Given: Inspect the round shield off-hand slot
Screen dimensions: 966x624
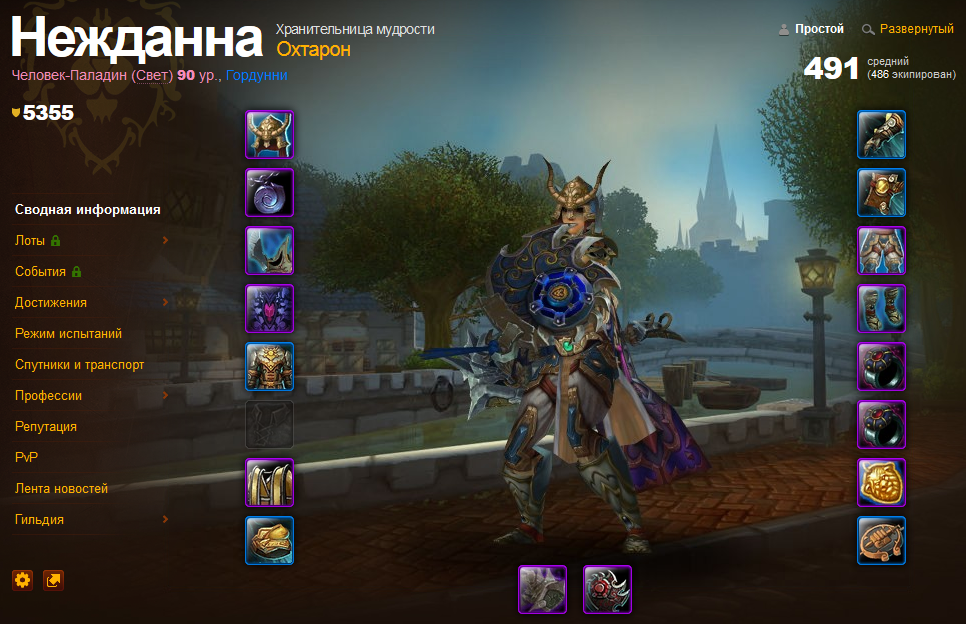Looking at the screenshot, I should (608, 590).
